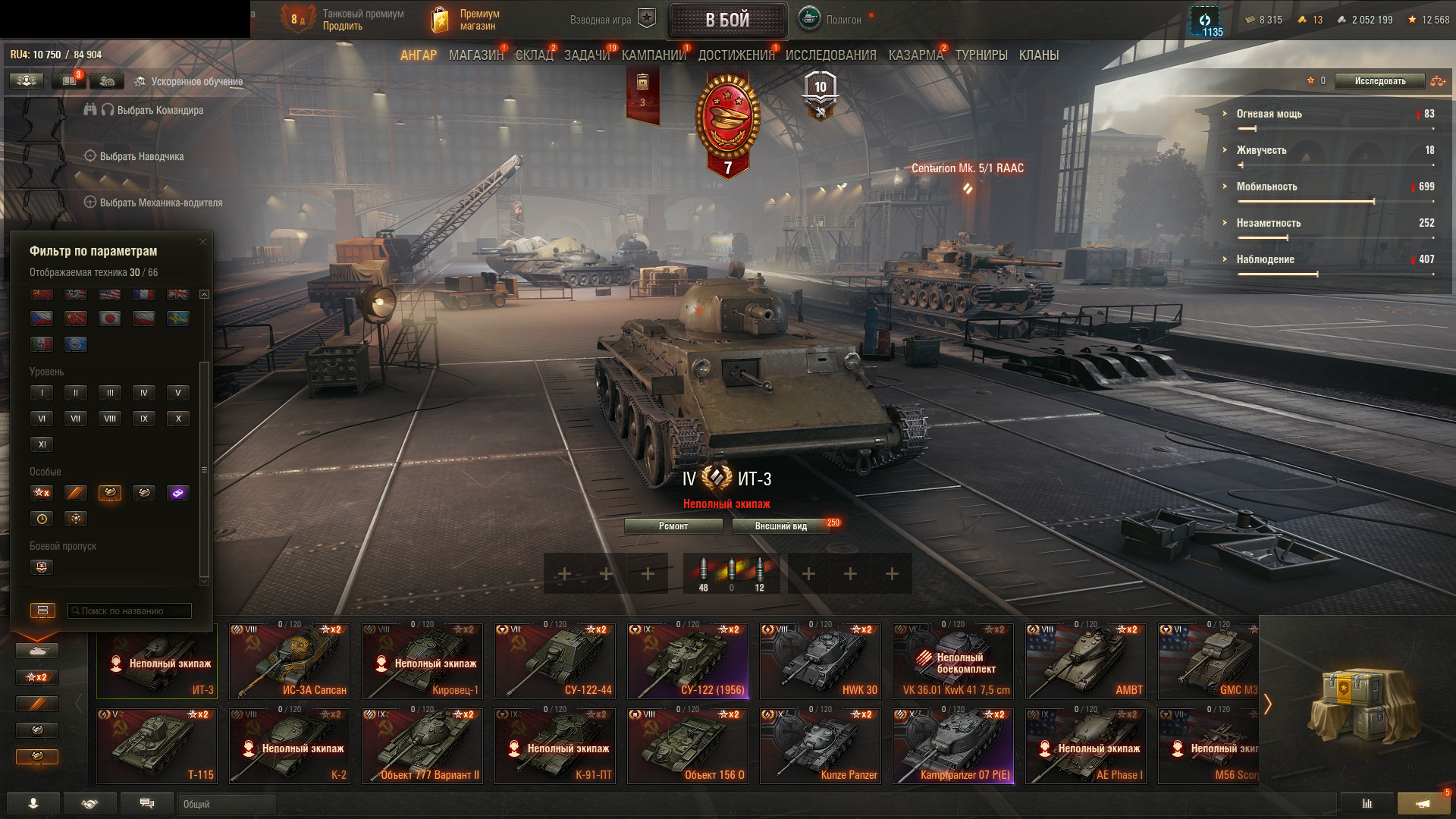Switch to the ИССЛЕДОВАНИЯ tab
This screenshot has width=1456, height=819.
coord(830,55)
